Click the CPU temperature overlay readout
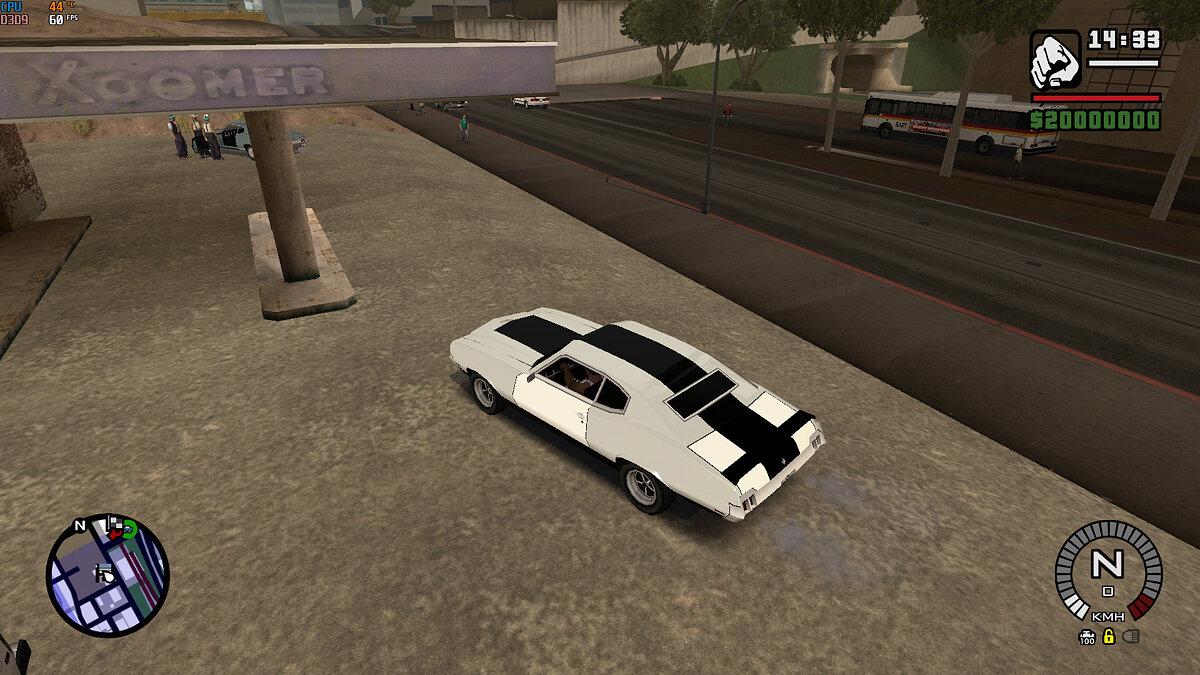 [56, 6]
